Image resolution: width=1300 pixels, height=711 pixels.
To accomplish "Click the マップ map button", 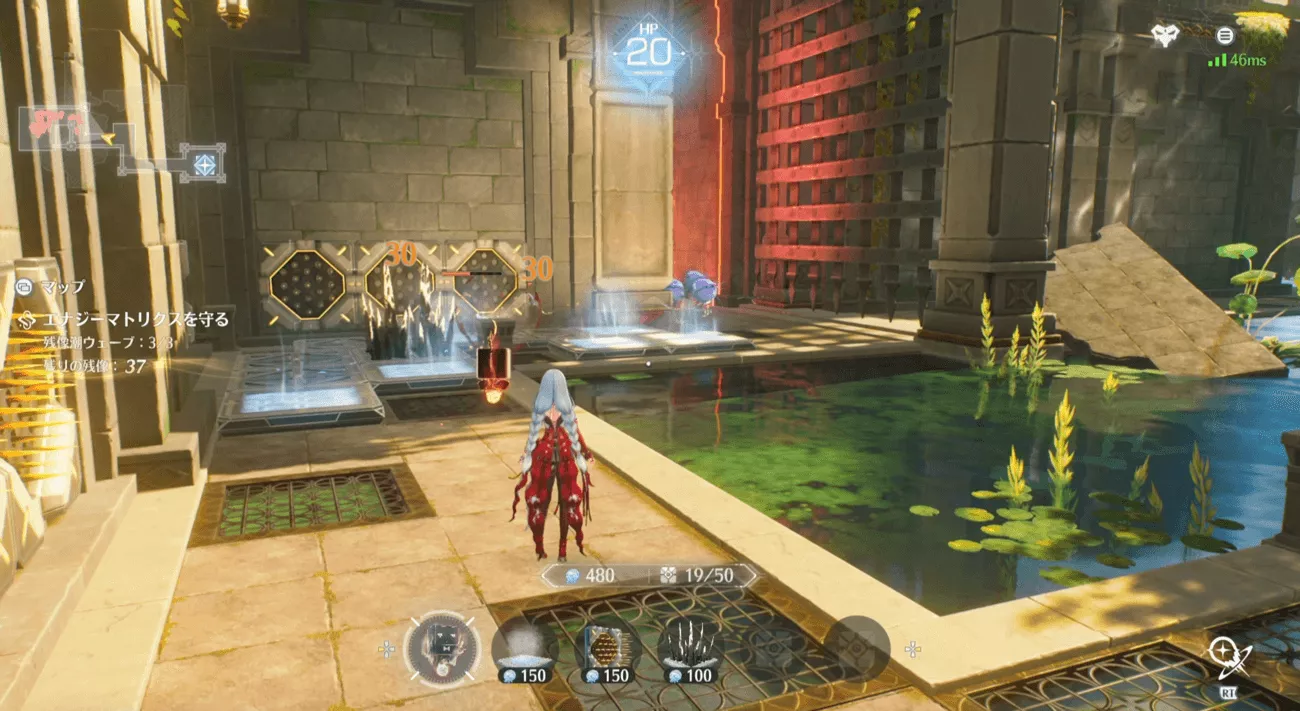I will point(53,287).
